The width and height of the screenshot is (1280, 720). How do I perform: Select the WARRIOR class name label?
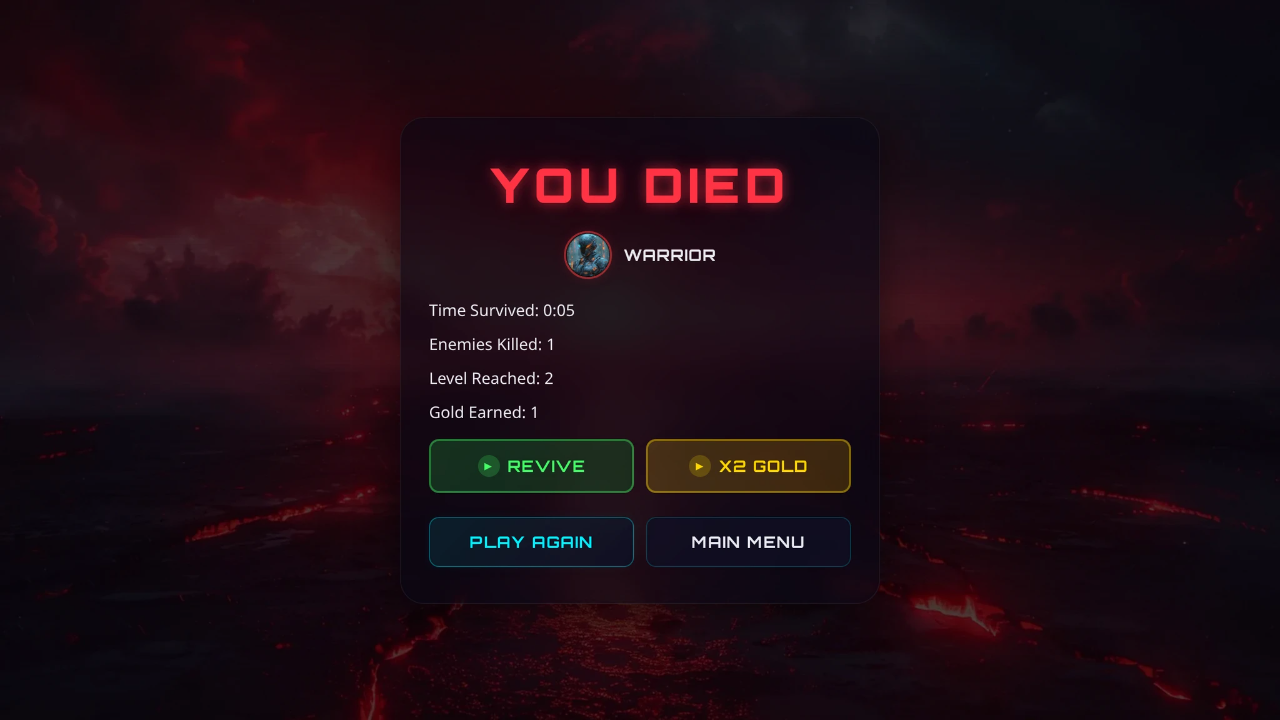[668, 255]
